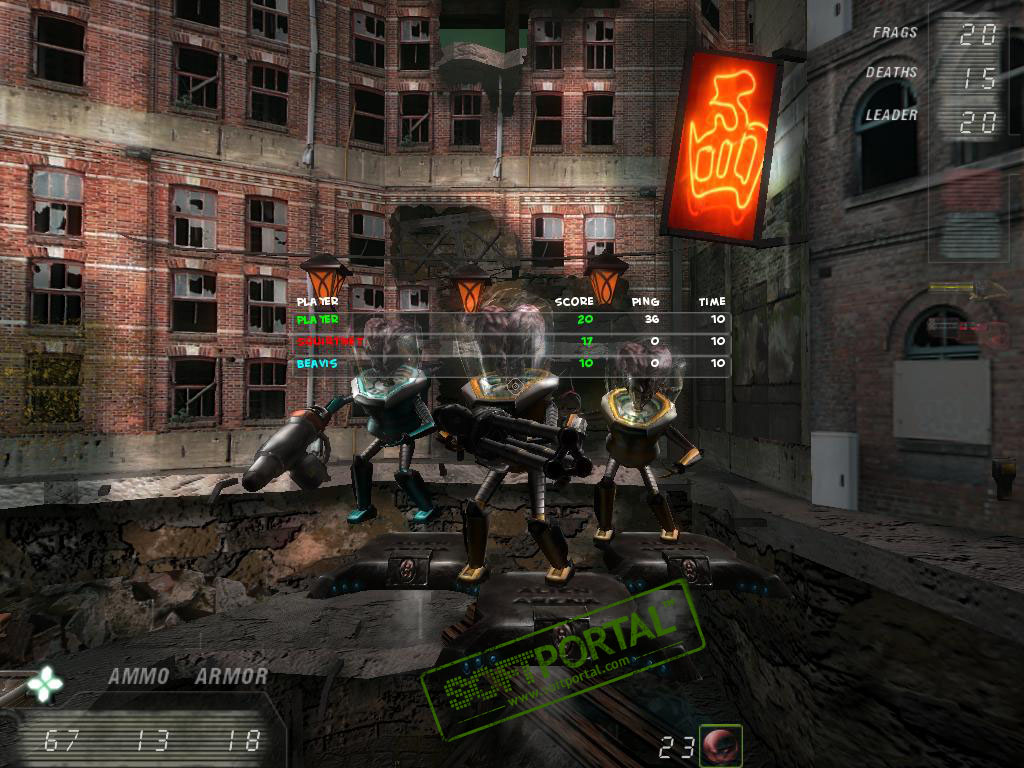The image size is (1024, 768).
Task: Click the red orb item icon
Action: pyautogui.click(x=720, y=745)
